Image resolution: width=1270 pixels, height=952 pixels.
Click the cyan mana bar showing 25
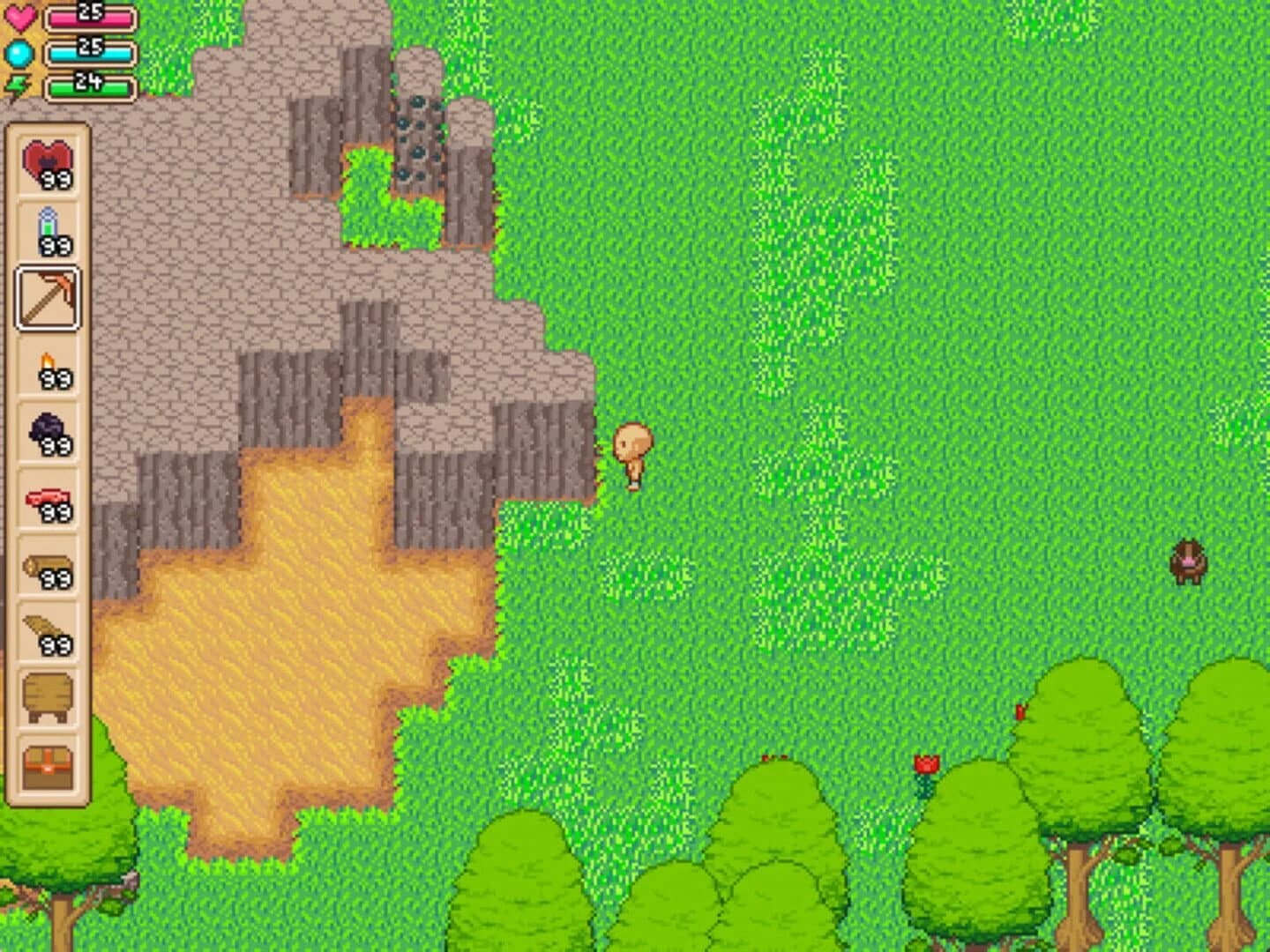(88, 48)
